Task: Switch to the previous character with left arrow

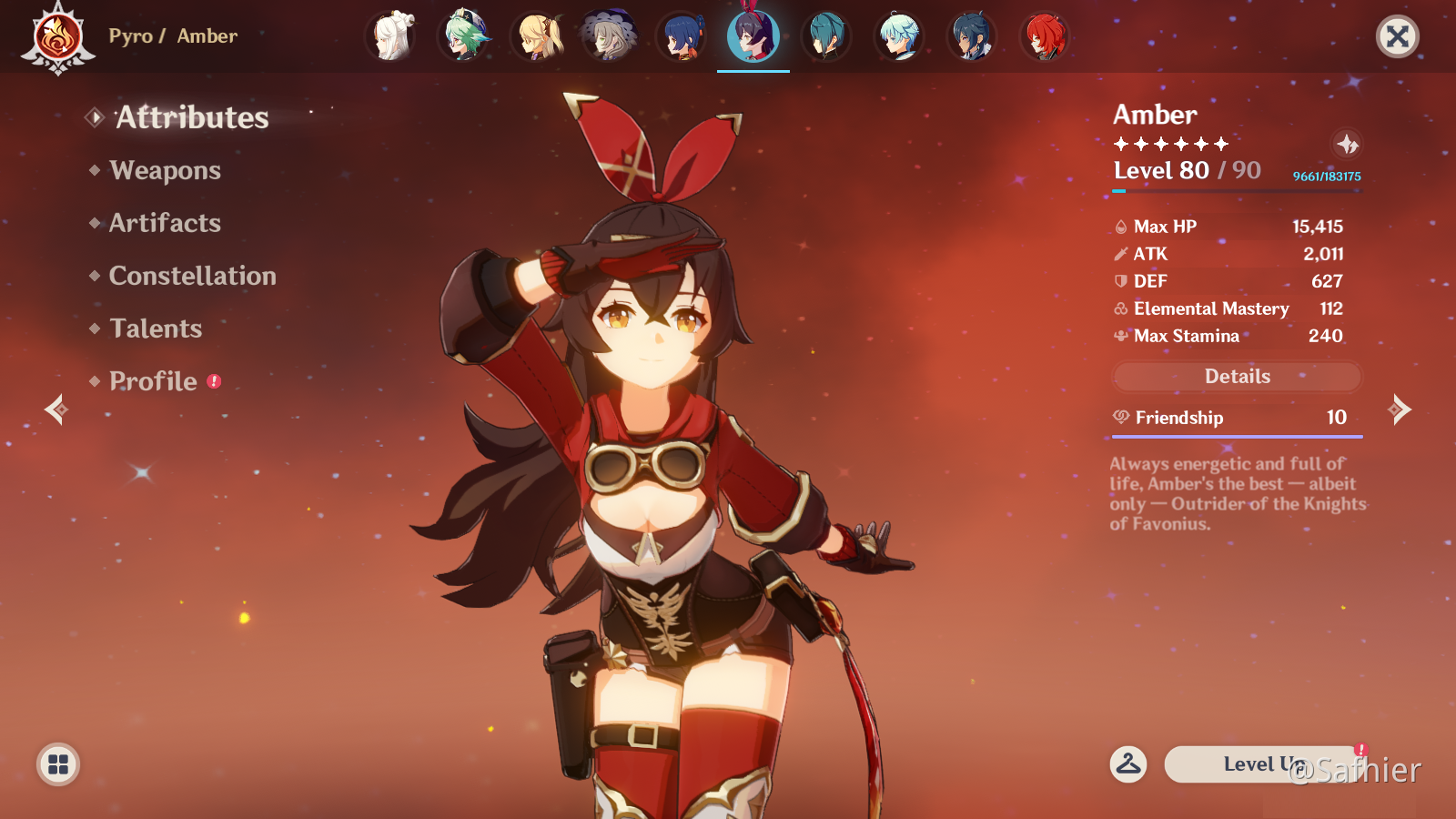Action: [x=56, y=410]
